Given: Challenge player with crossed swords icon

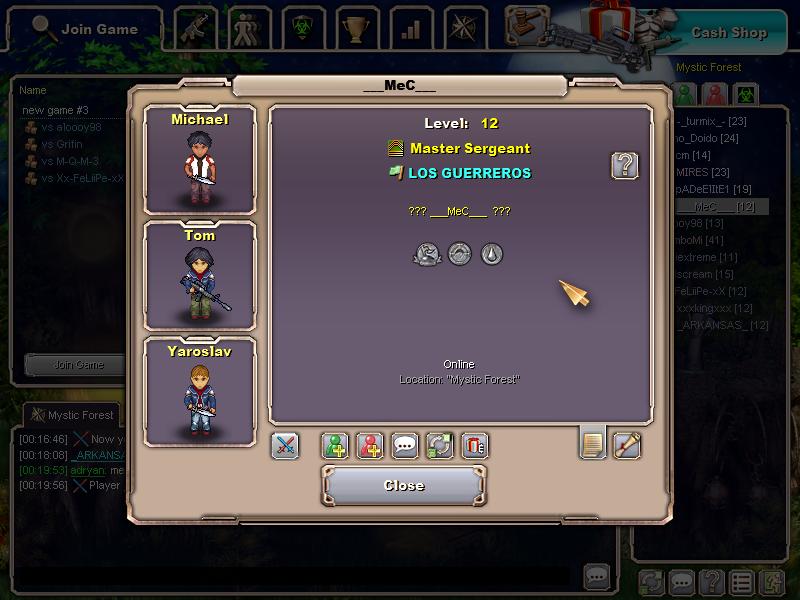Looking at the screenshot, I should (x=285, y=446).
